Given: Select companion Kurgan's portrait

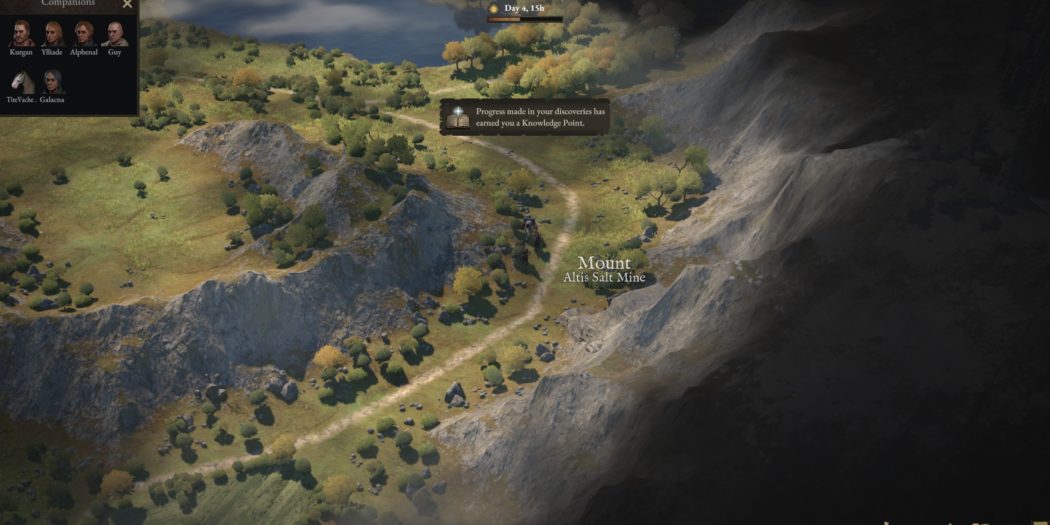Looking at the screenshot, I should pos(21,34).
